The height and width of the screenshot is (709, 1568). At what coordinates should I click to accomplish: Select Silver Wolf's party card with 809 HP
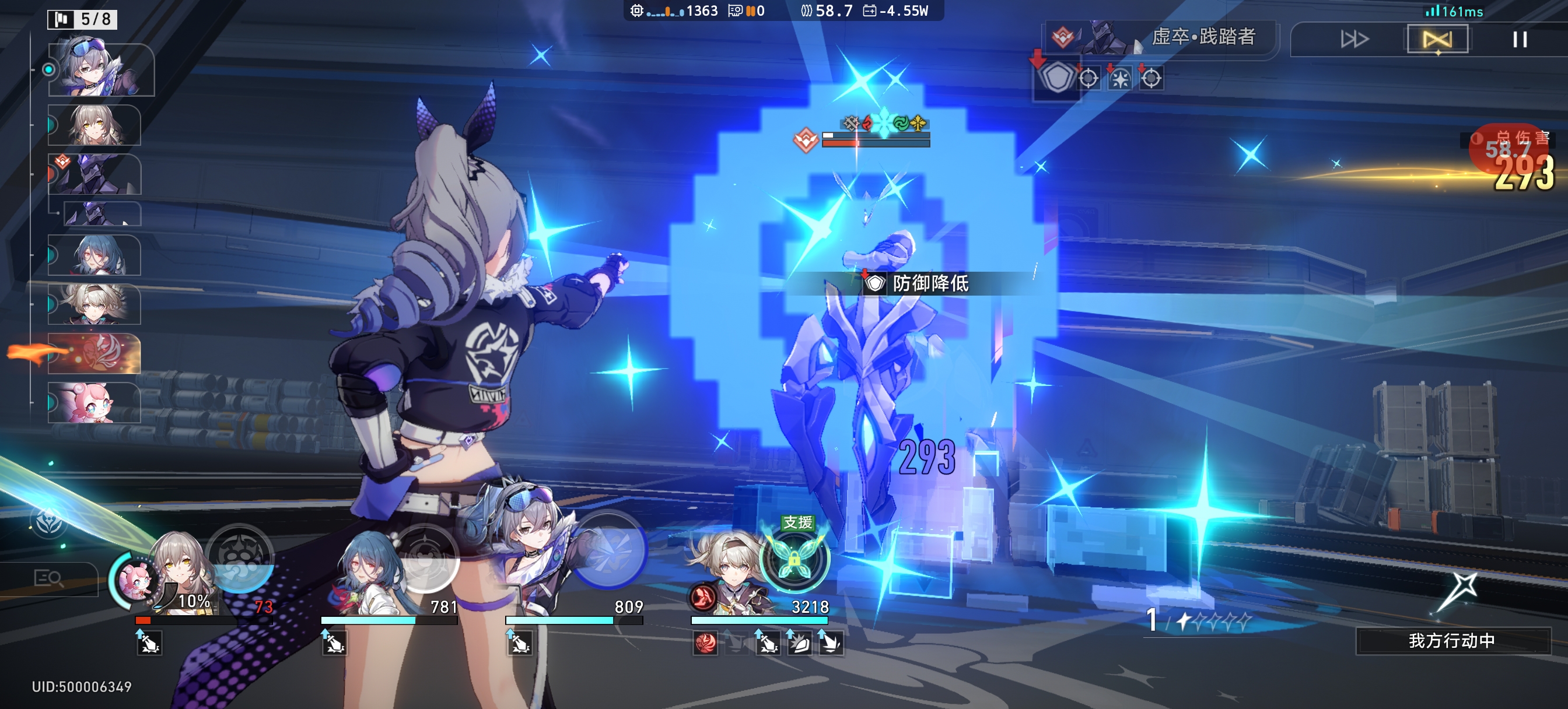pos(535,566)
